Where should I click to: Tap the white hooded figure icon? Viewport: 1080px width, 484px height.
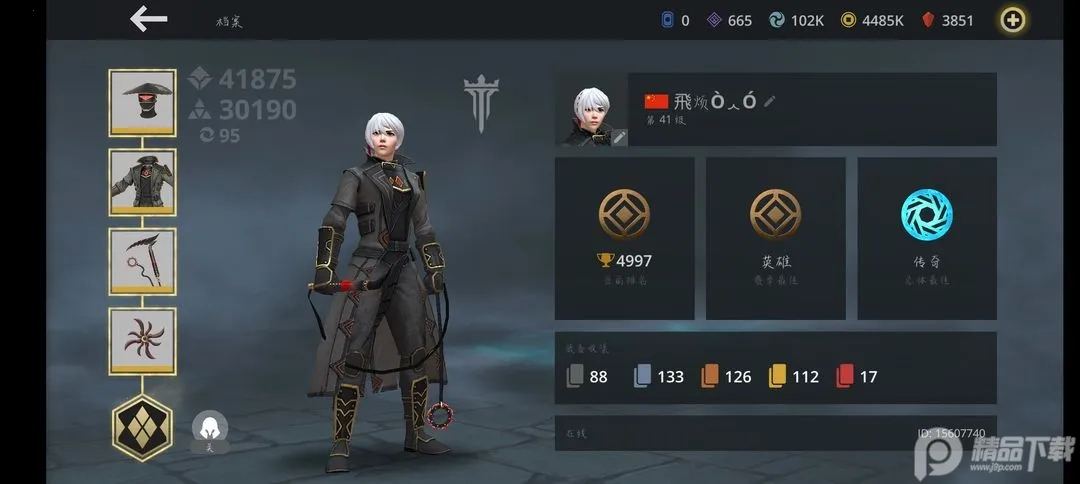point(210,429)
